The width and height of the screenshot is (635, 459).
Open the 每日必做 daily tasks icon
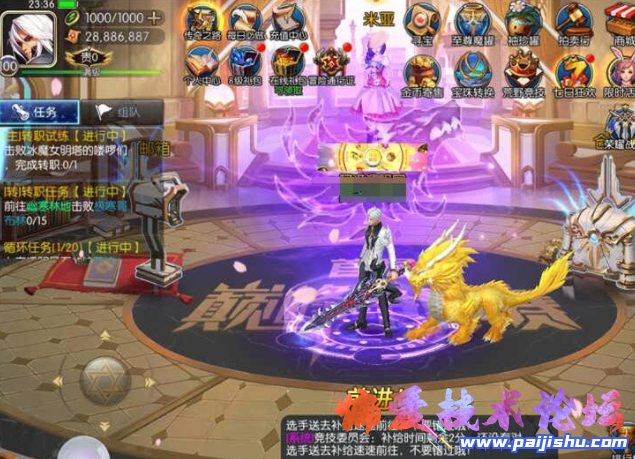click(245, 20)
